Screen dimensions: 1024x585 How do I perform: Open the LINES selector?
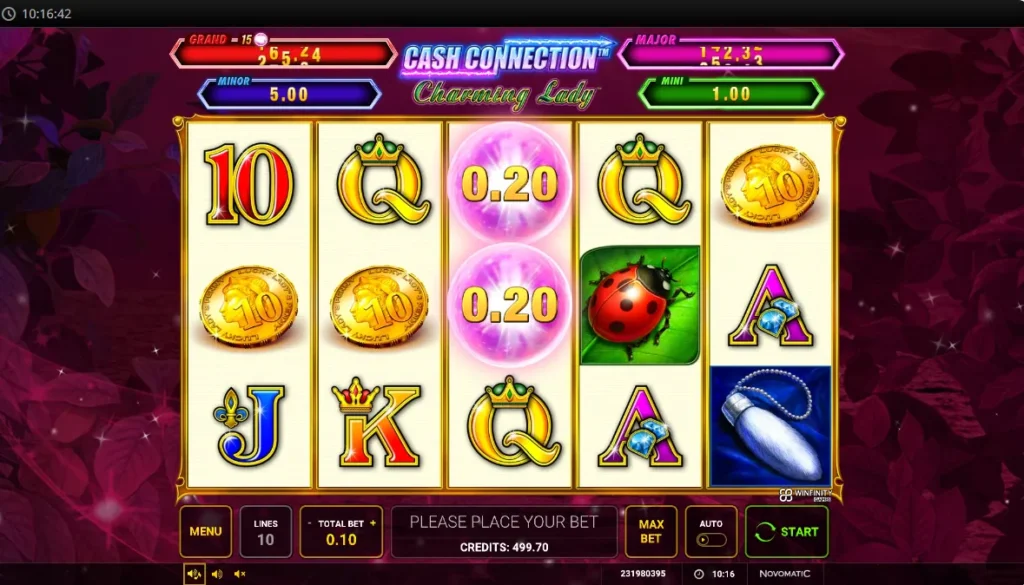tap(265, 531)
